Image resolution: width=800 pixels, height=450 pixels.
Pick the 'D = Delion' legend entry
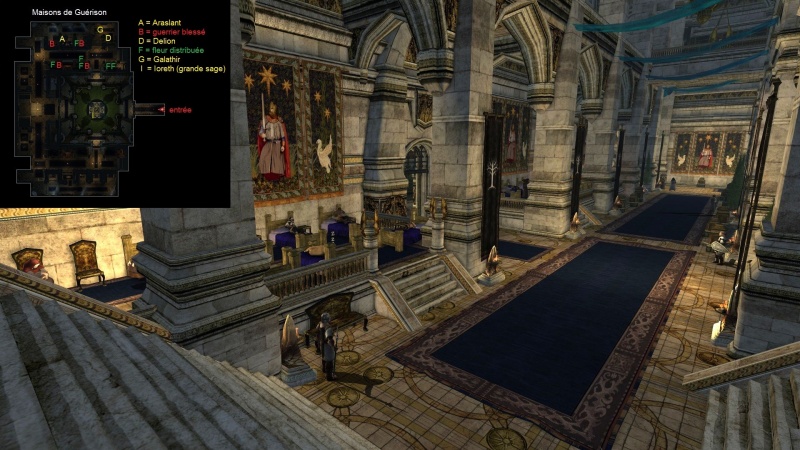pyautogui.click(x=158, y=40)
